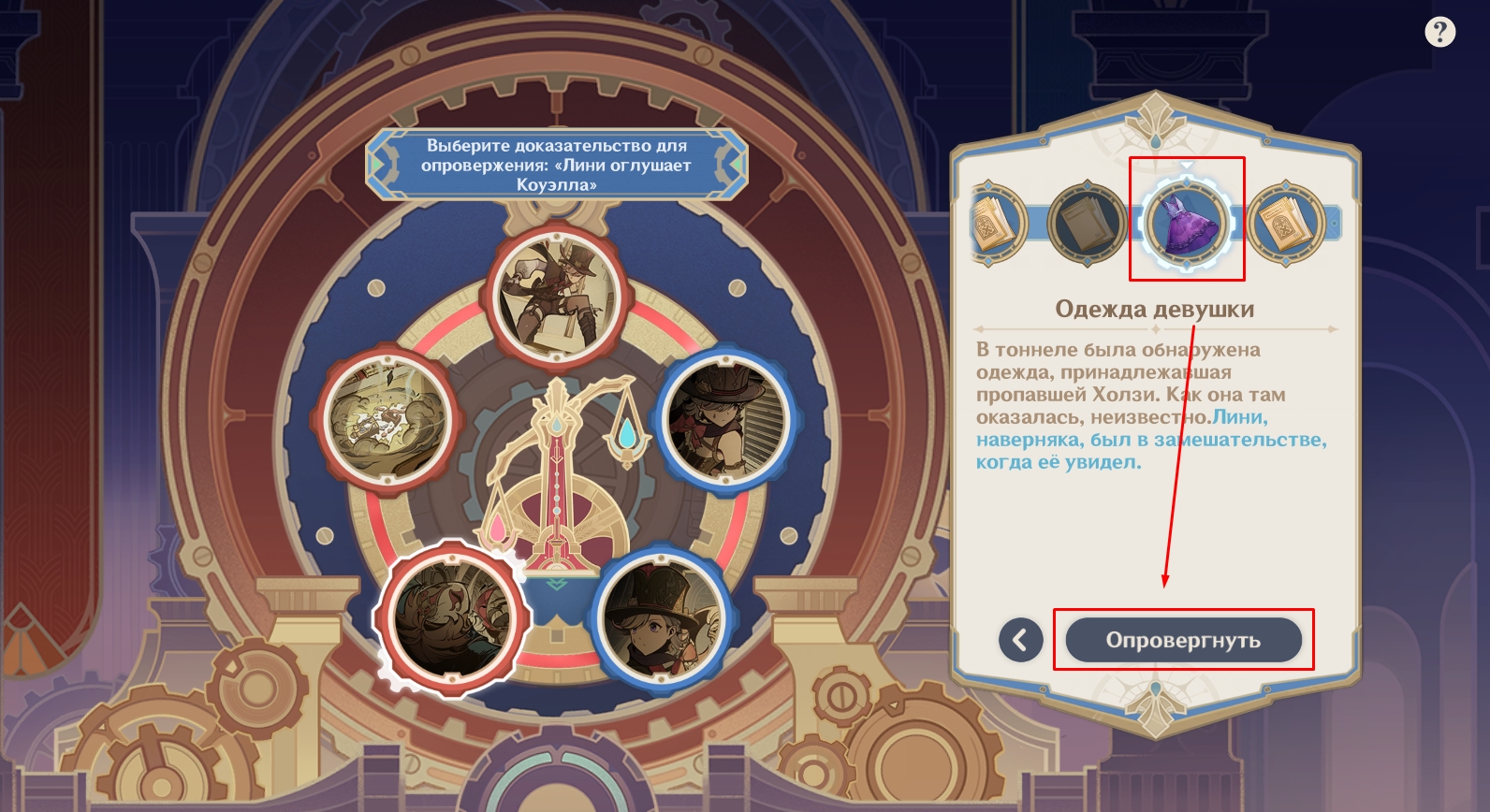Confirm with the Опровергнуть button
This screenshot has width=1490, height=812.
coord(1183,640)
